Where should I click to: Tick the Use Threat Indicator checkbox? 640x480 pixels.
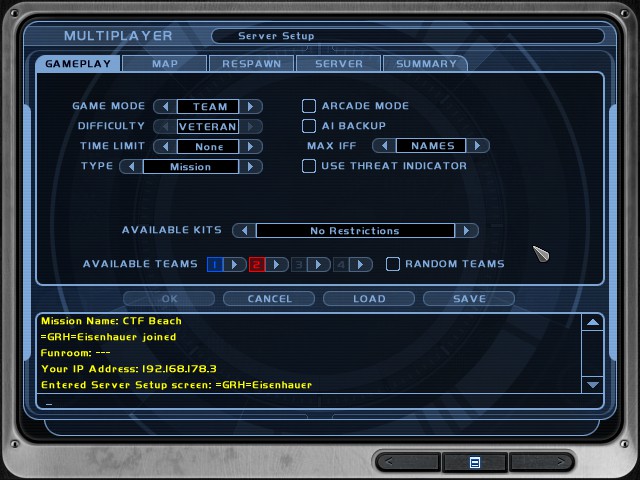(309, 166)
